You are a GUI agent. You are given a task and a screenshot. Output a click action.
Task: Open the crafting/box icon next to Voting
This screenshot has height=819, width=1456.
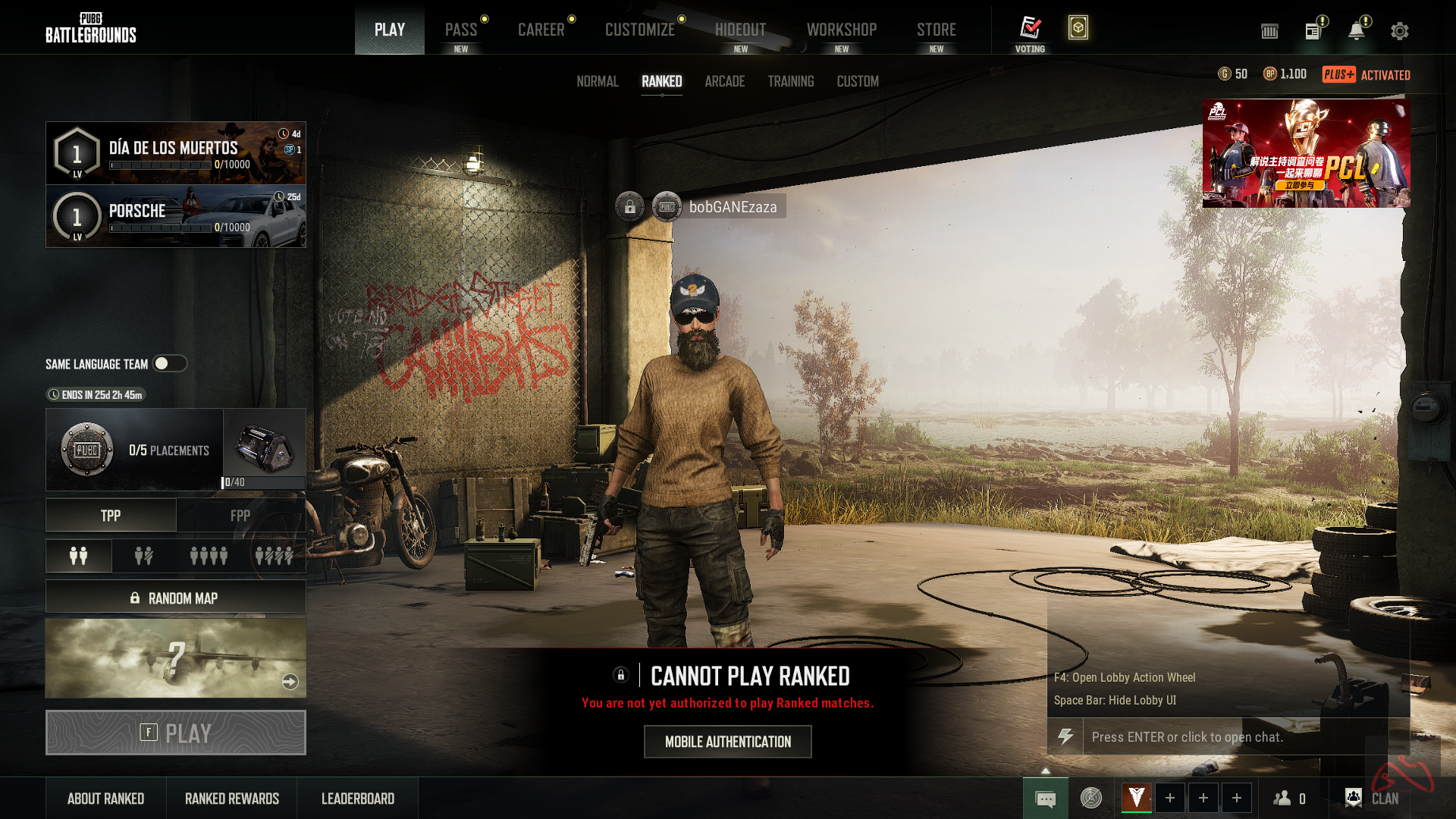point(1078,28)
